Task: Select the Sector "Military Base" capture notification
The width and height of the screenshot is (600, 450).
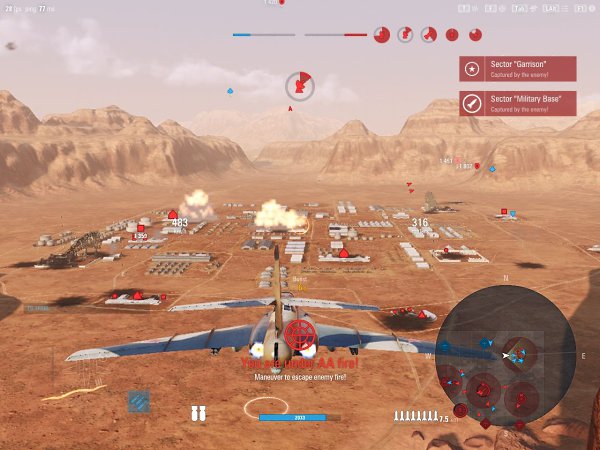Action: [x=517, y=103]
